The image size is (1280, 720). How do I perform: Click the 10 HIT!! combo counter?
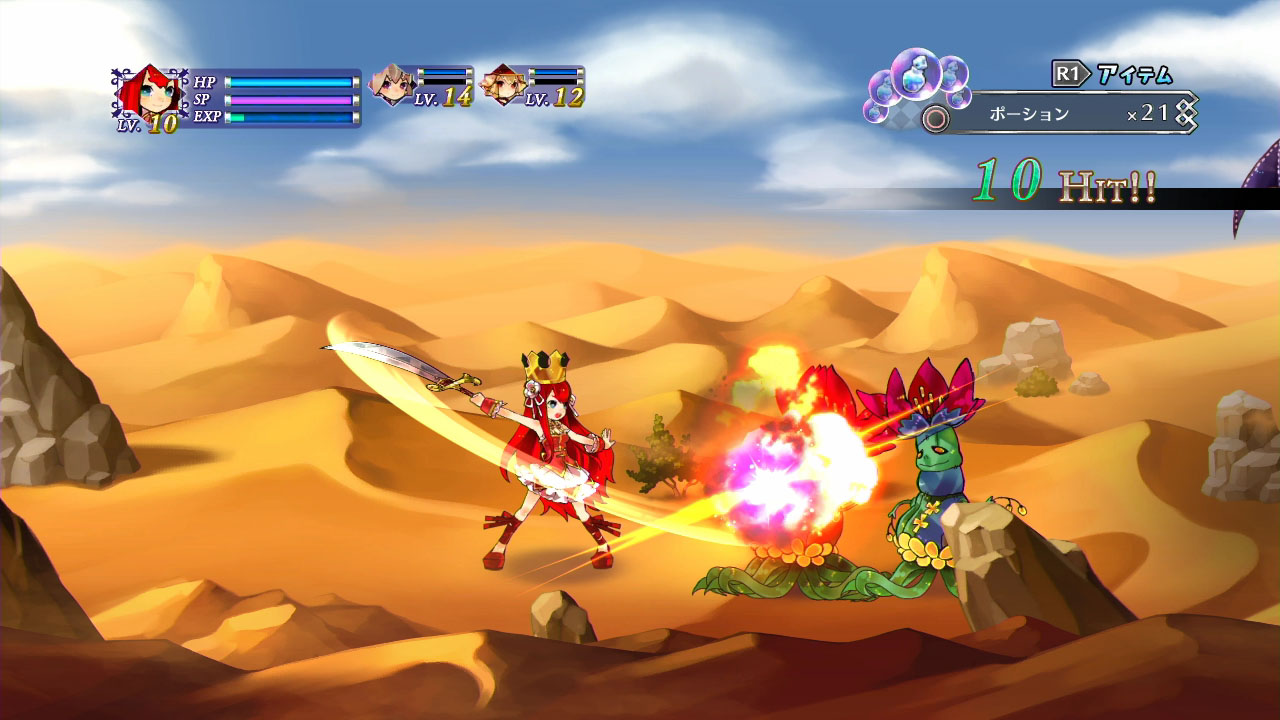click(1060, 183)
